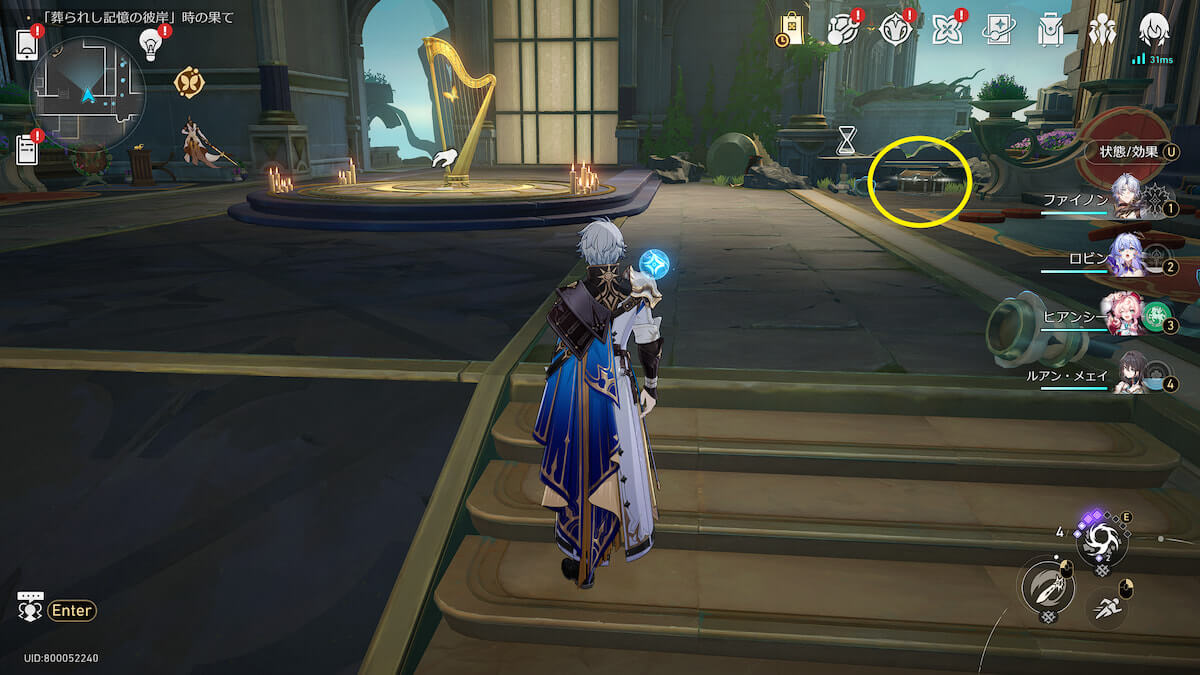The image size is (1200, 675).
Task: Open the star card warp icon
Action: [x=997, y=30]
